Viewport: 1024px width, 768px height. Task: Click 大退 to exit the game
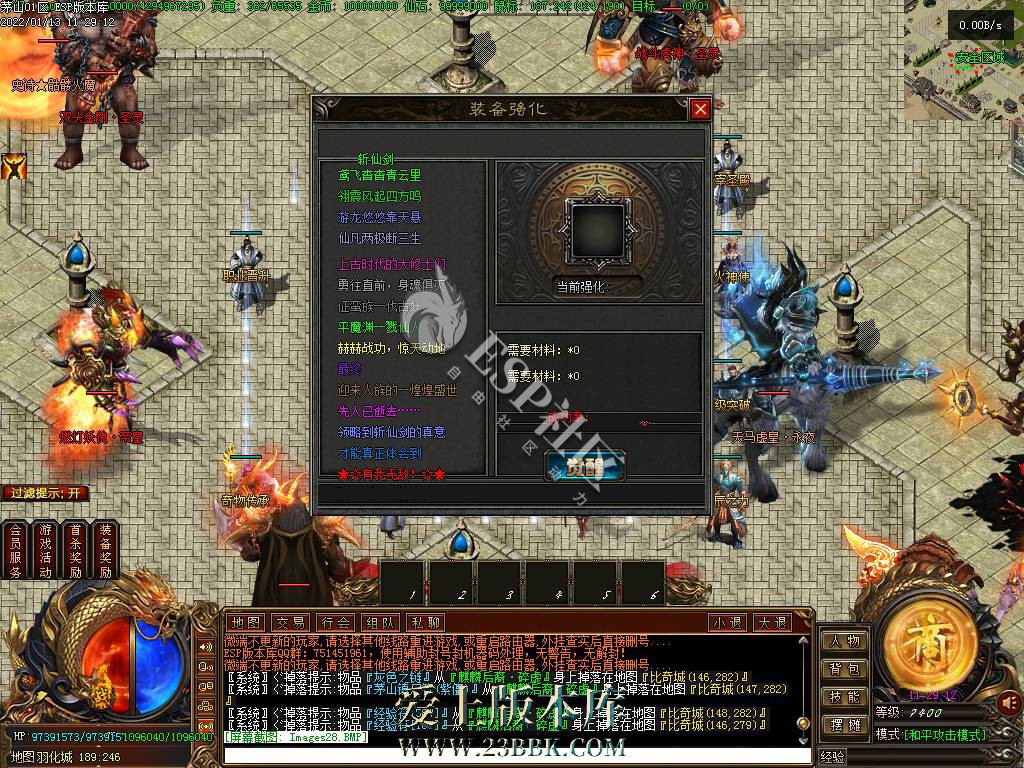771,622
